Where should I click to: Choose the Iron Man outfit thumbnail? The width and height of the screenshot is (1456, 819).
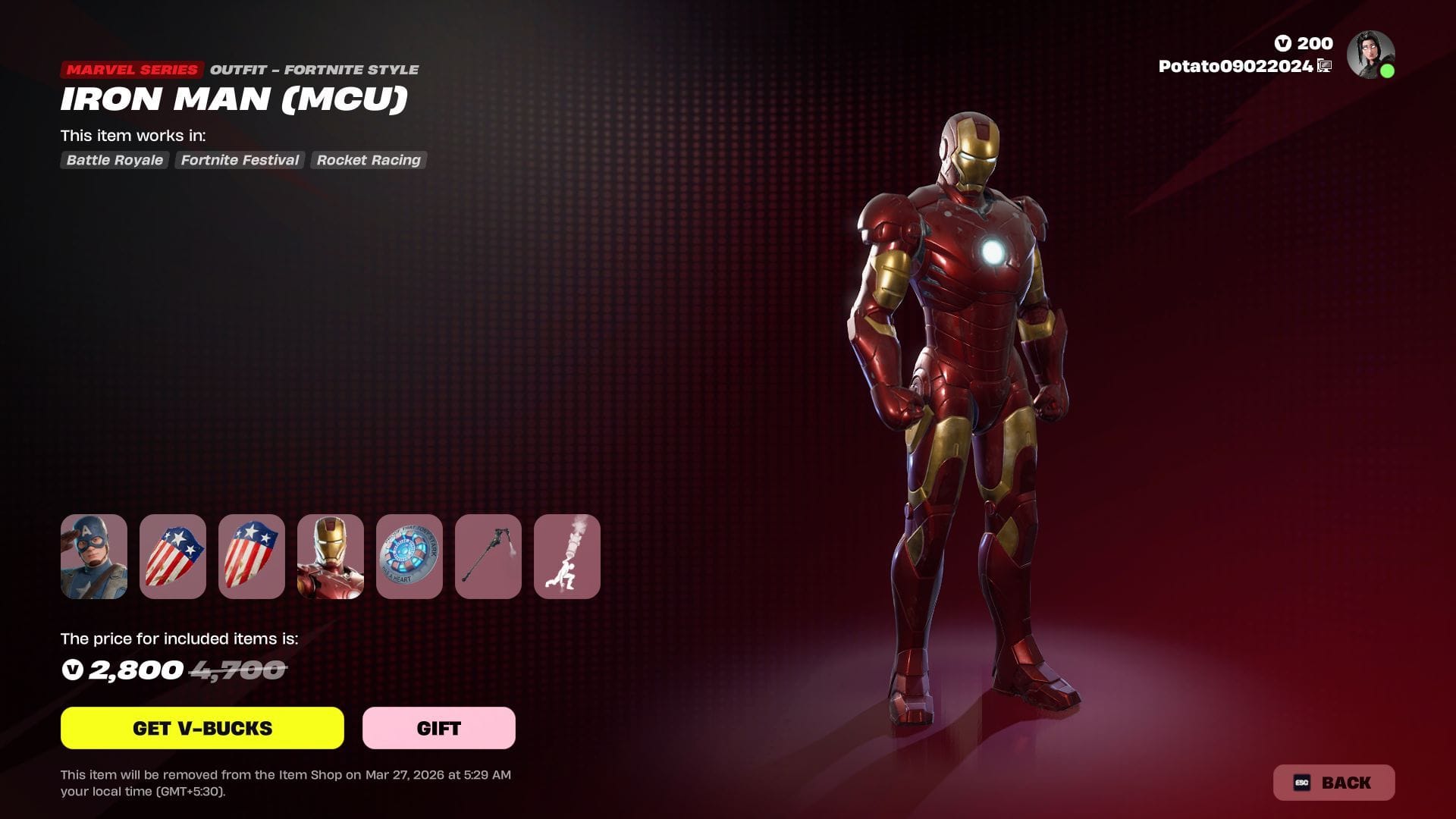pyautogui.click(x=331, y=557)
